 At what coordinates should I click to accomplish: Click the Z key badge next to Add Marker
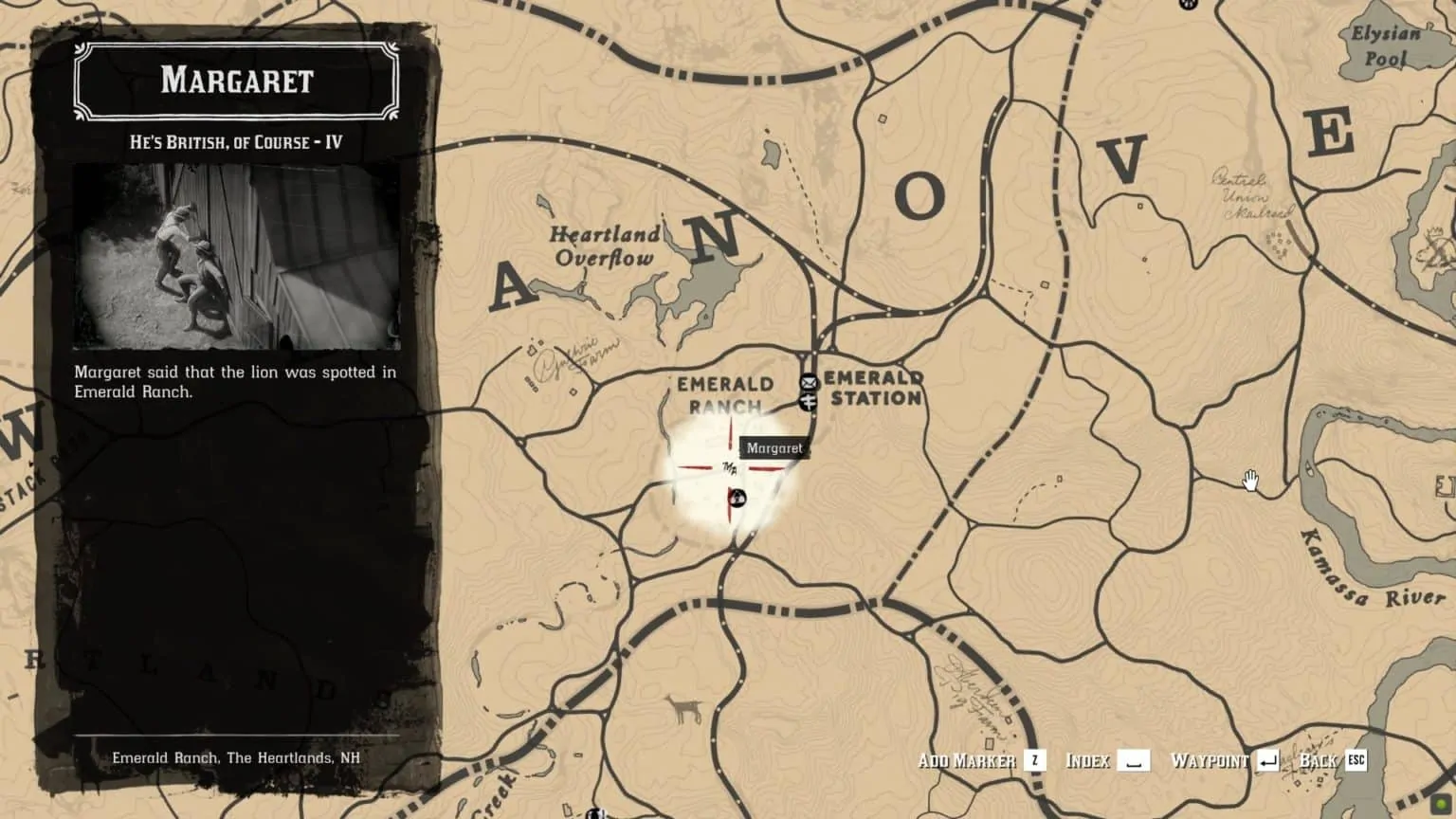tap(1035, 760)
